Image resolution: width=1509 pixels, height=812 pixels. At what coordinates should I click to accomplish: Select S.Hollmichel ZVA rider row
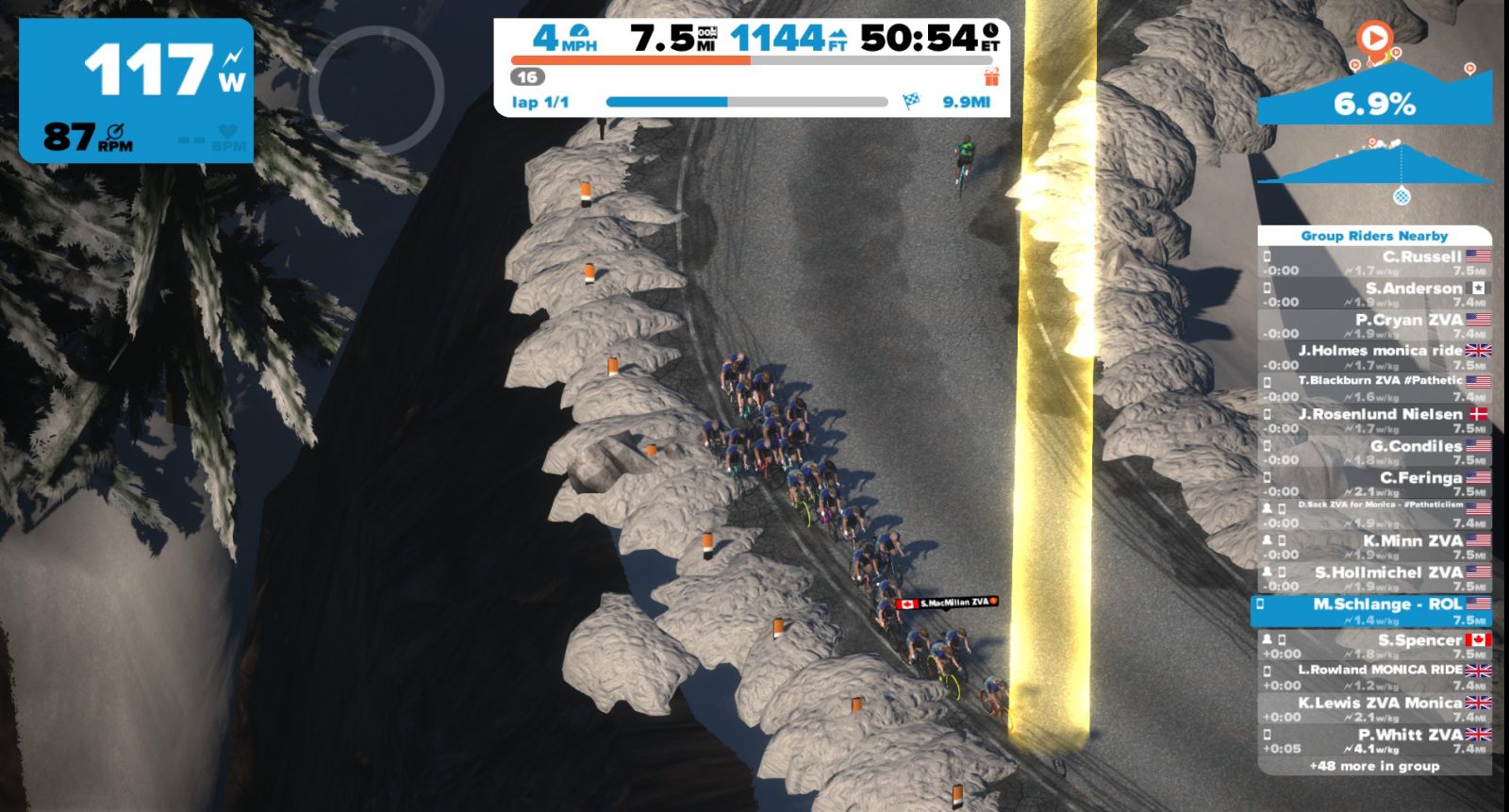(1375, 578)
